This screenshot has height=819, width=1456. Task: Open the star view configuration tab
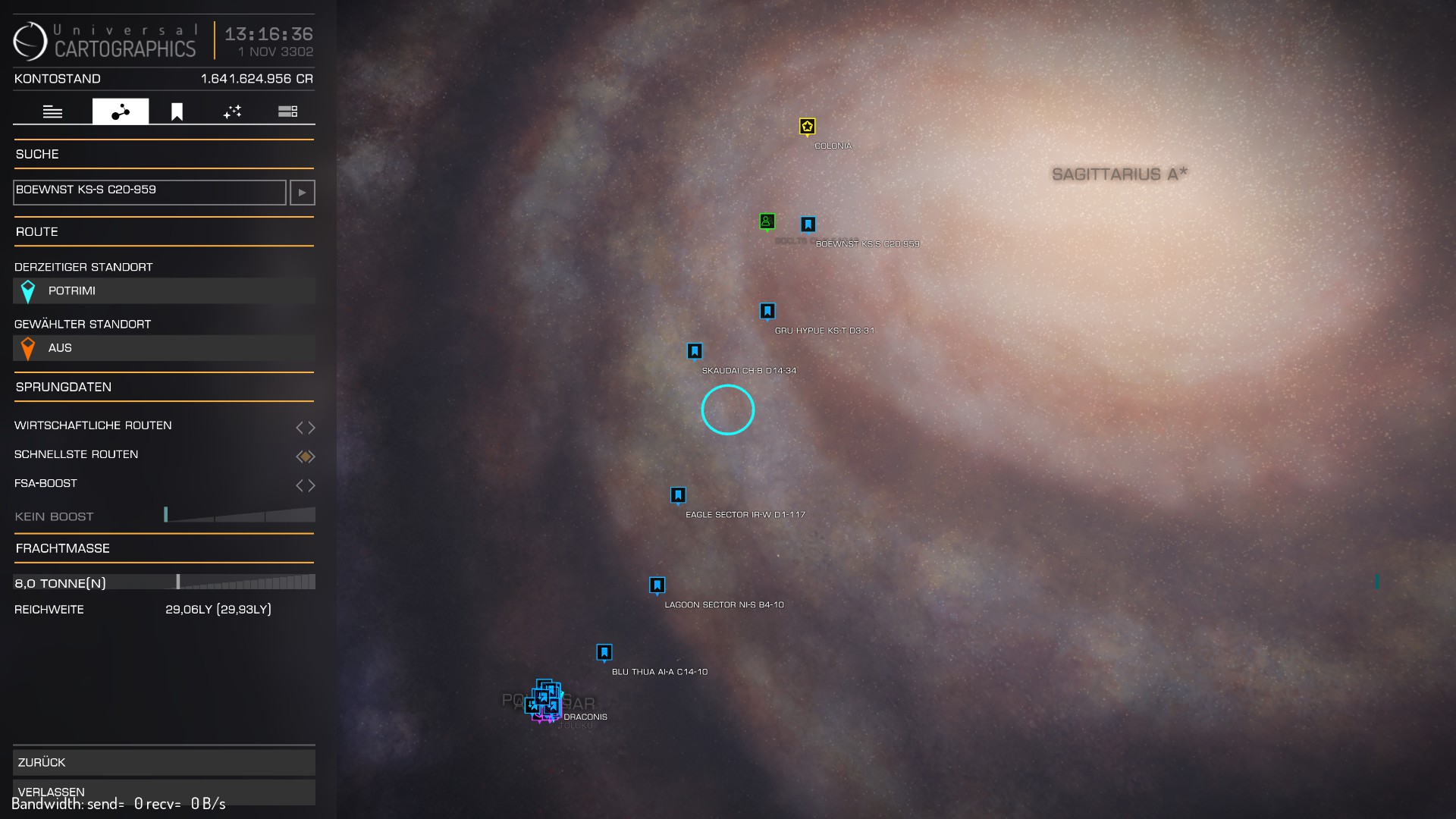tap(232, 112)
